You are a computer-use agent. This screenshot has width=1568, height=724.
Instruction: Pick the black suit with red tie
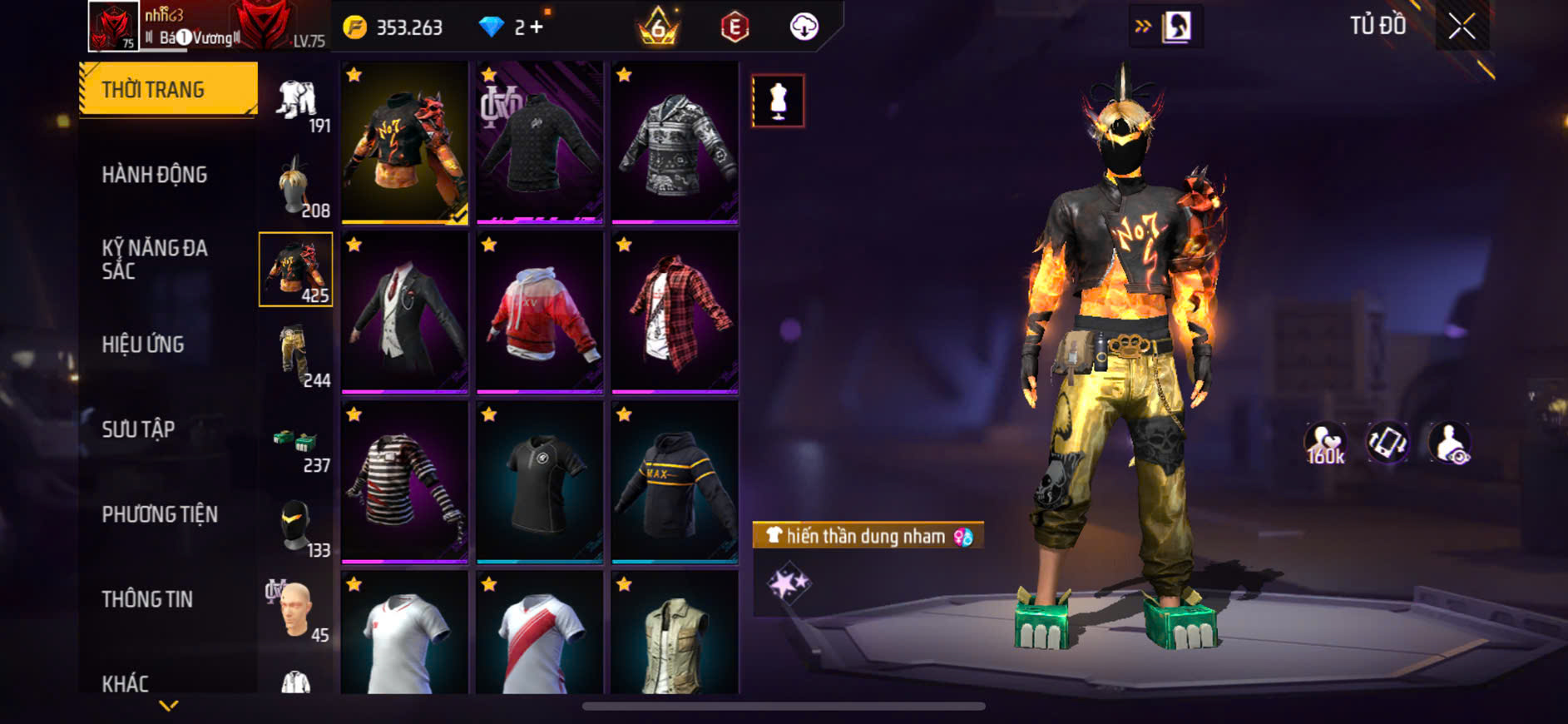click(405, 312)
